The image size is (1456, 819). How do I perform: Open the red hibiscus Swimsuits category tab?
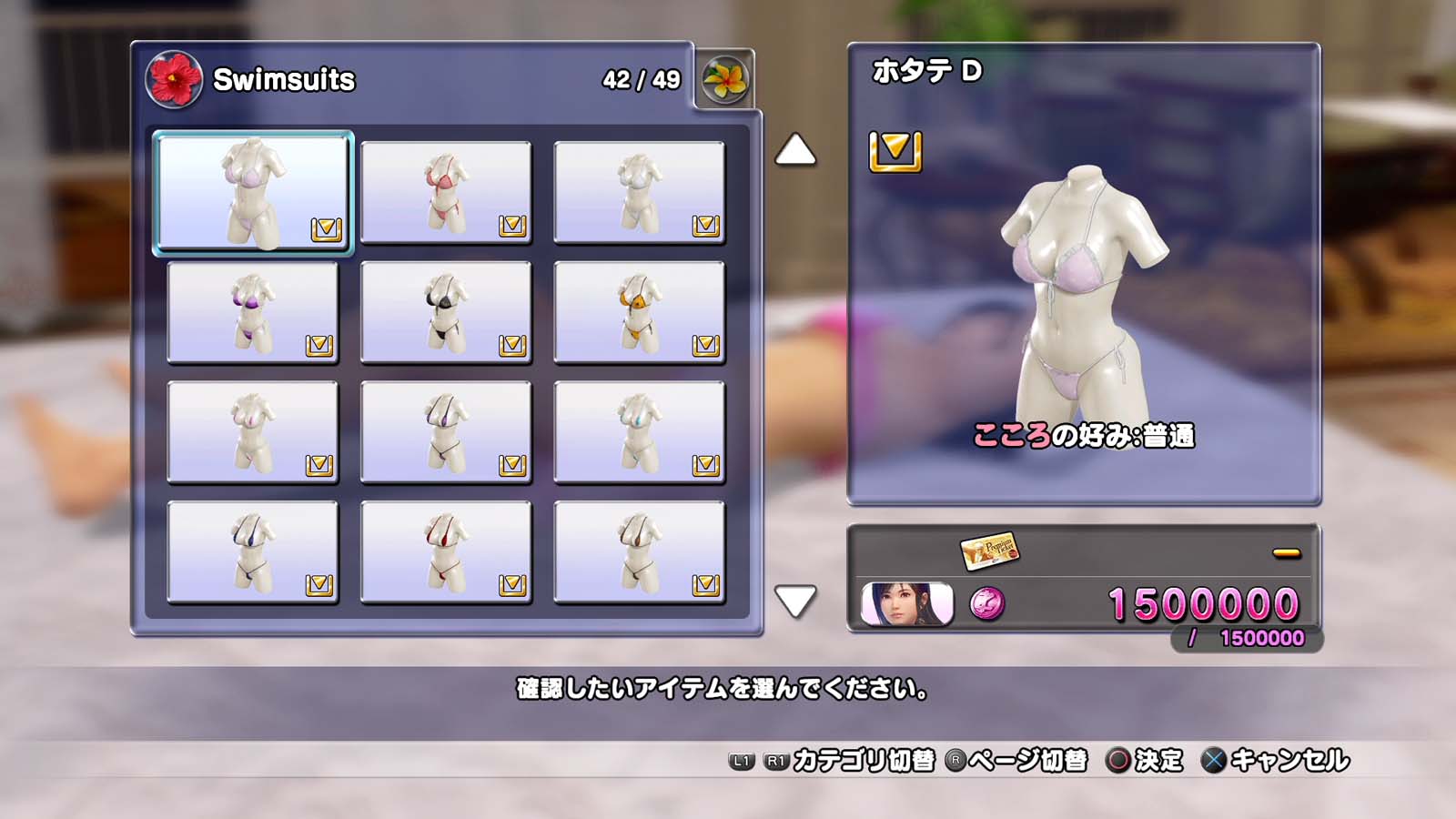[x=174, y=79]
